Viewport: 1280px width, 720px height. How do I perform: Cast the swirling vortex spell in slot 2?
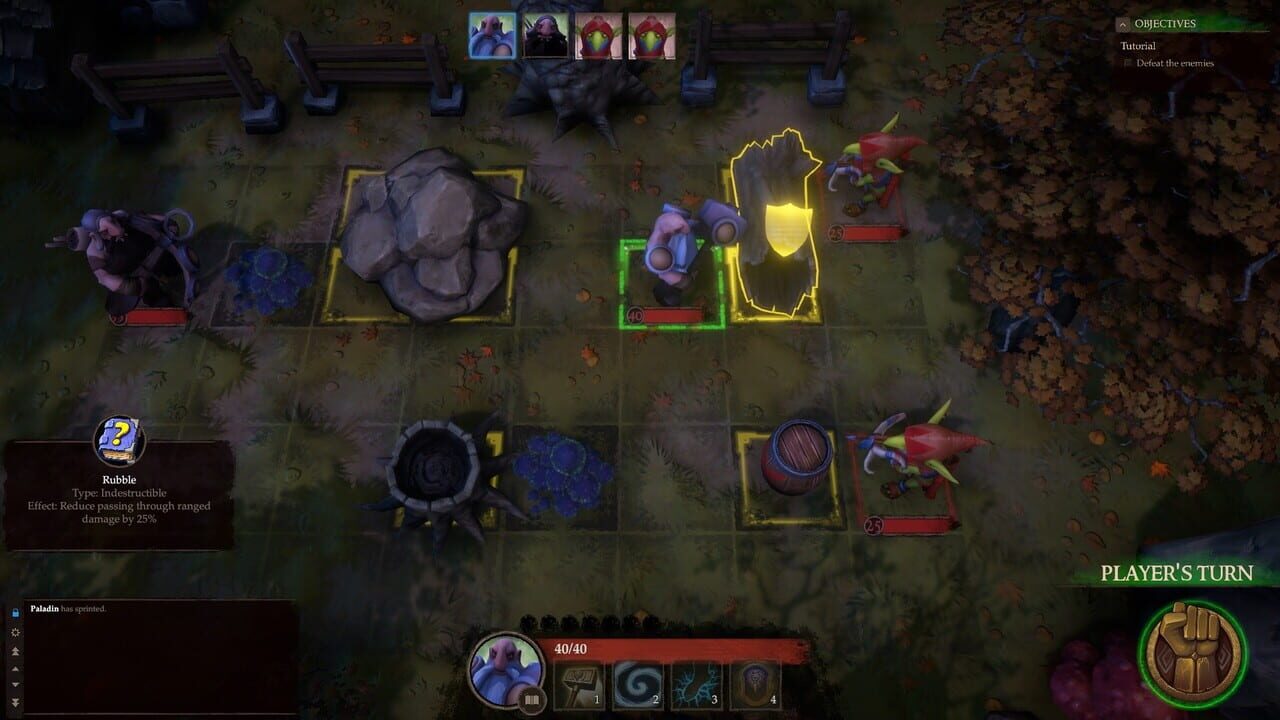point(636,684)
